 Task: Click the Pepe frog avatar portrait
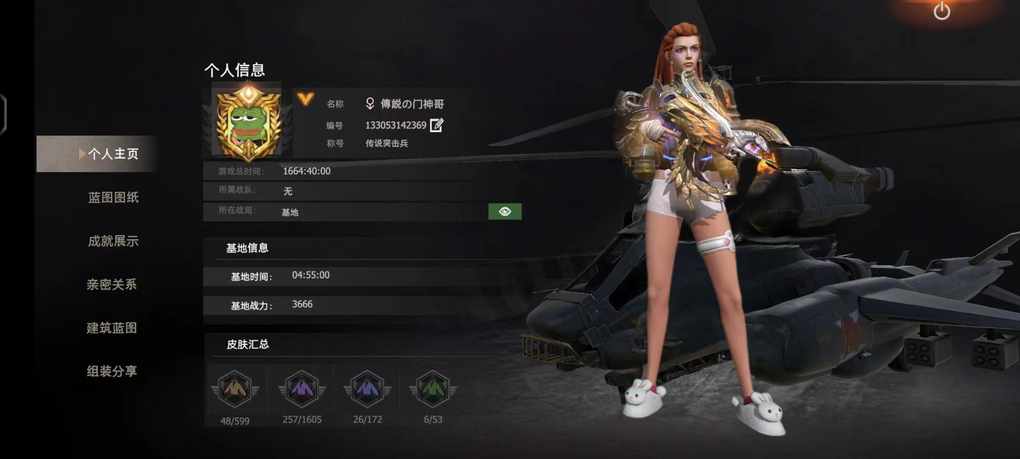[247, 122]
